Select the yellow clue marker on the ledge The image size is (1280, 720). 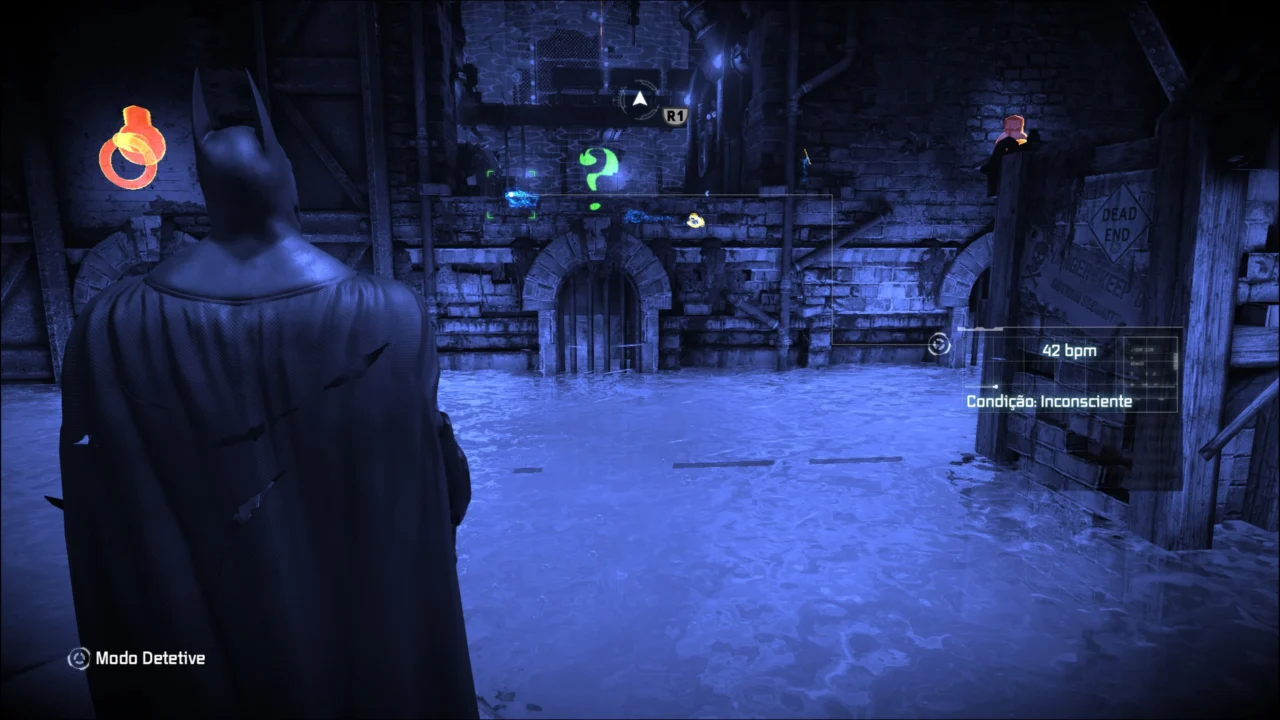[x=694, y=221]
